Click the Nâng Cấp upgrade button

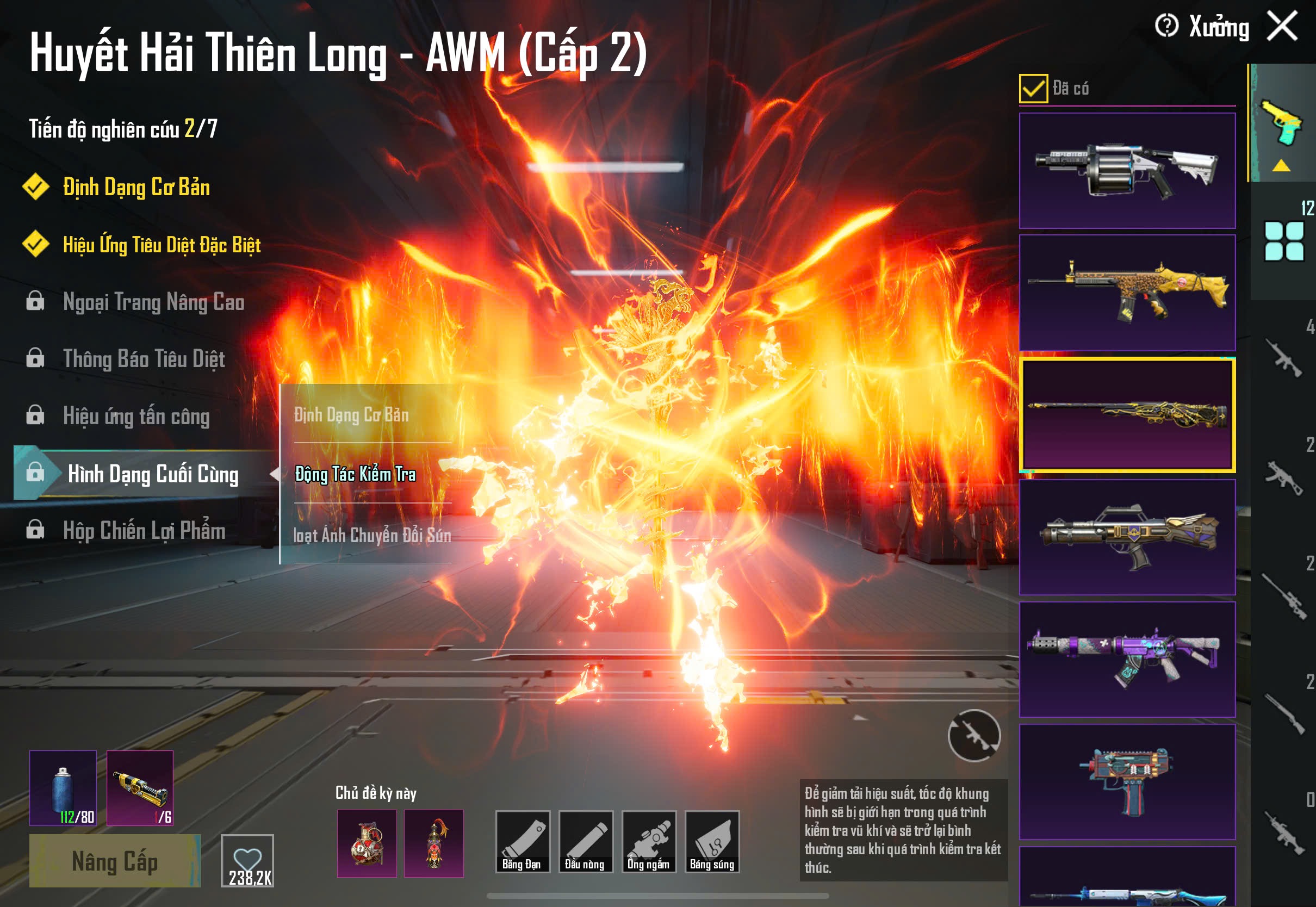coord(115,861)
